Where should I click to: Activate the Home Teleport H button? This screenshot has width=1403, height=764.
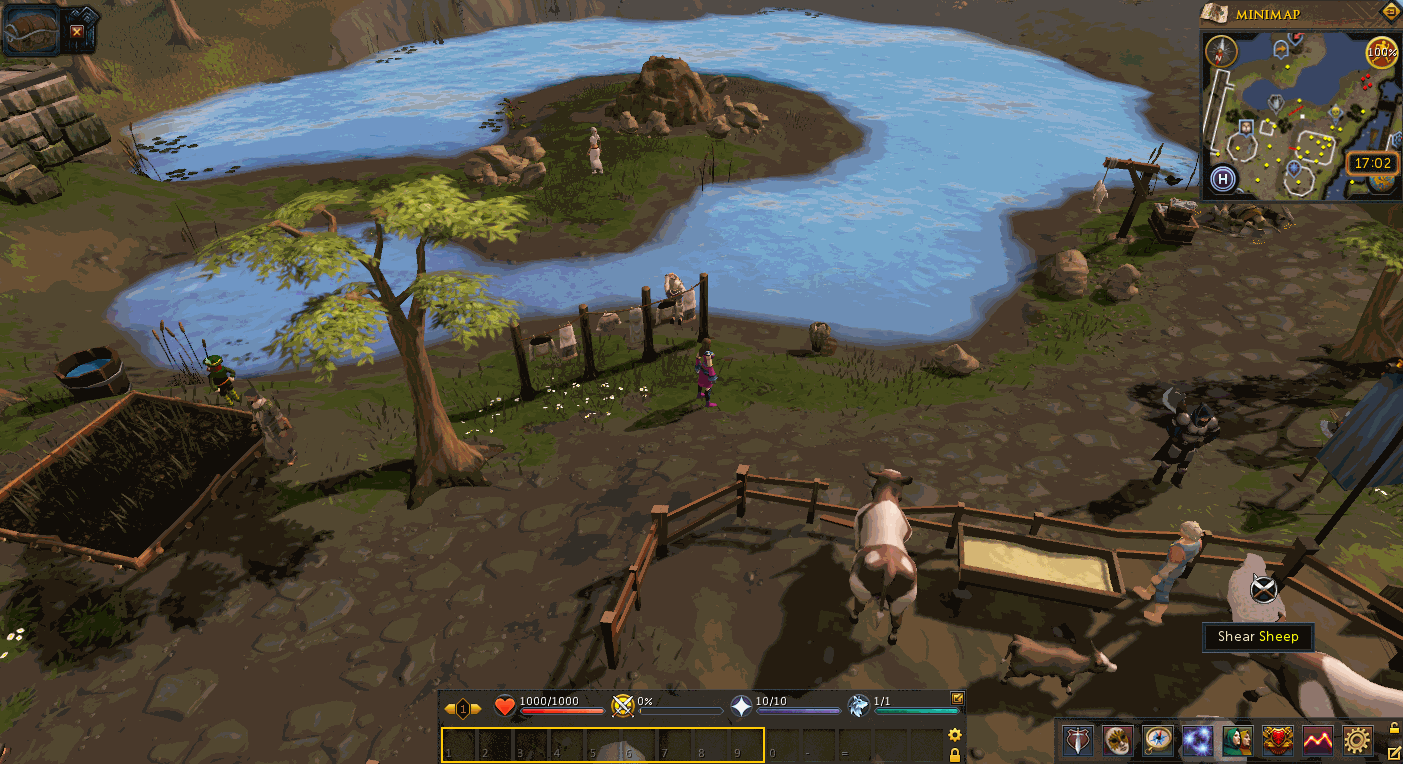point(1222,180)
